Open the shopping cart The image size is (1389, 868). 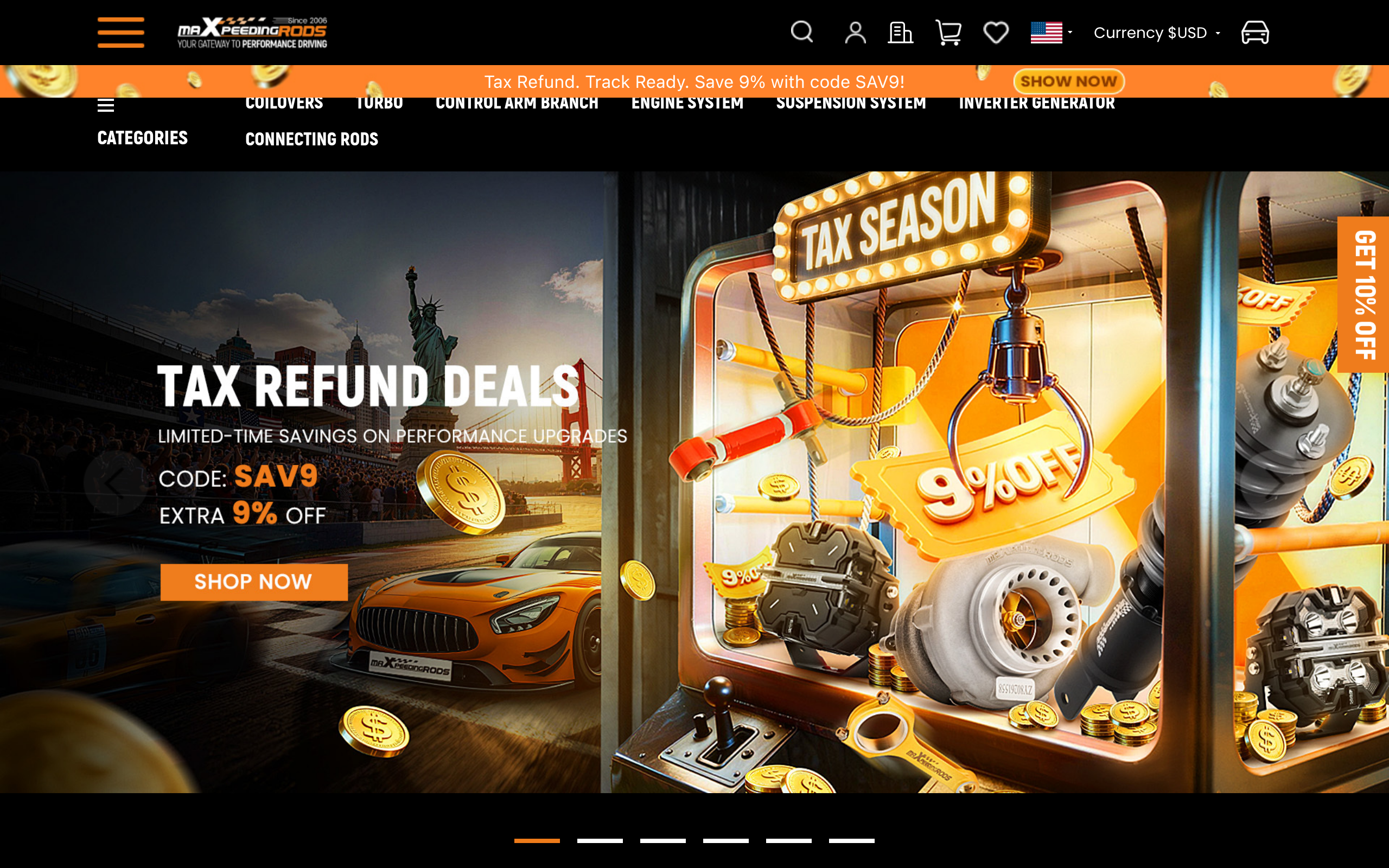pos(948,32)
